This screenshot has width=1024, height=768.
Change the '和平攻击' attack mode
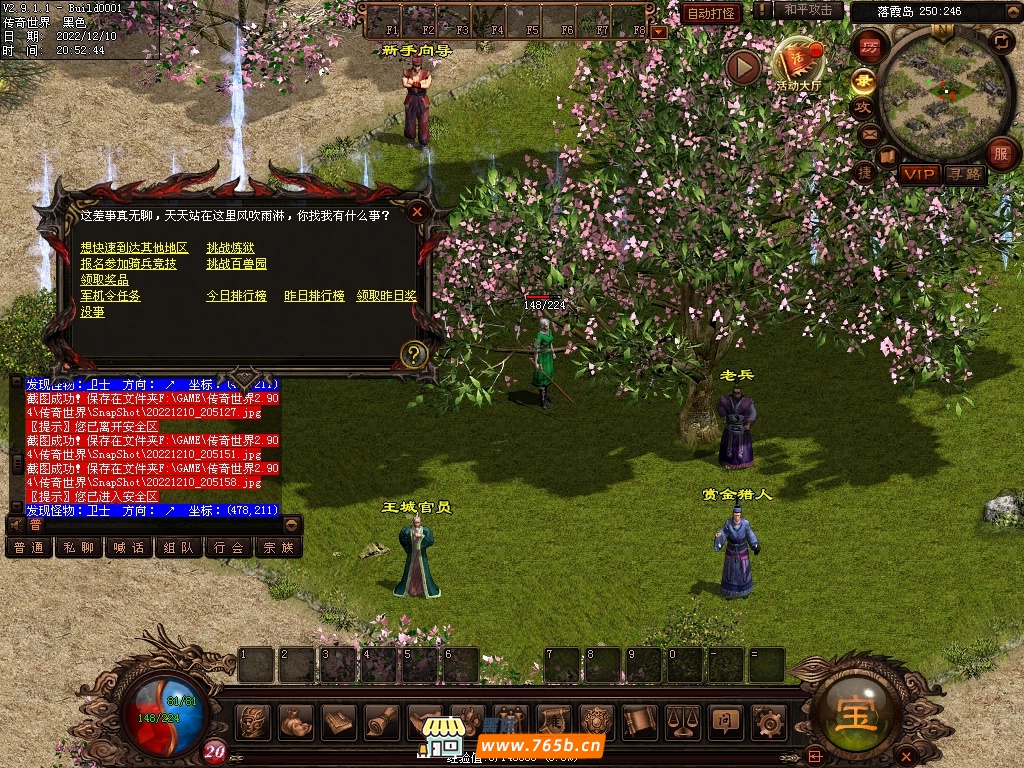tap(808, 11)
